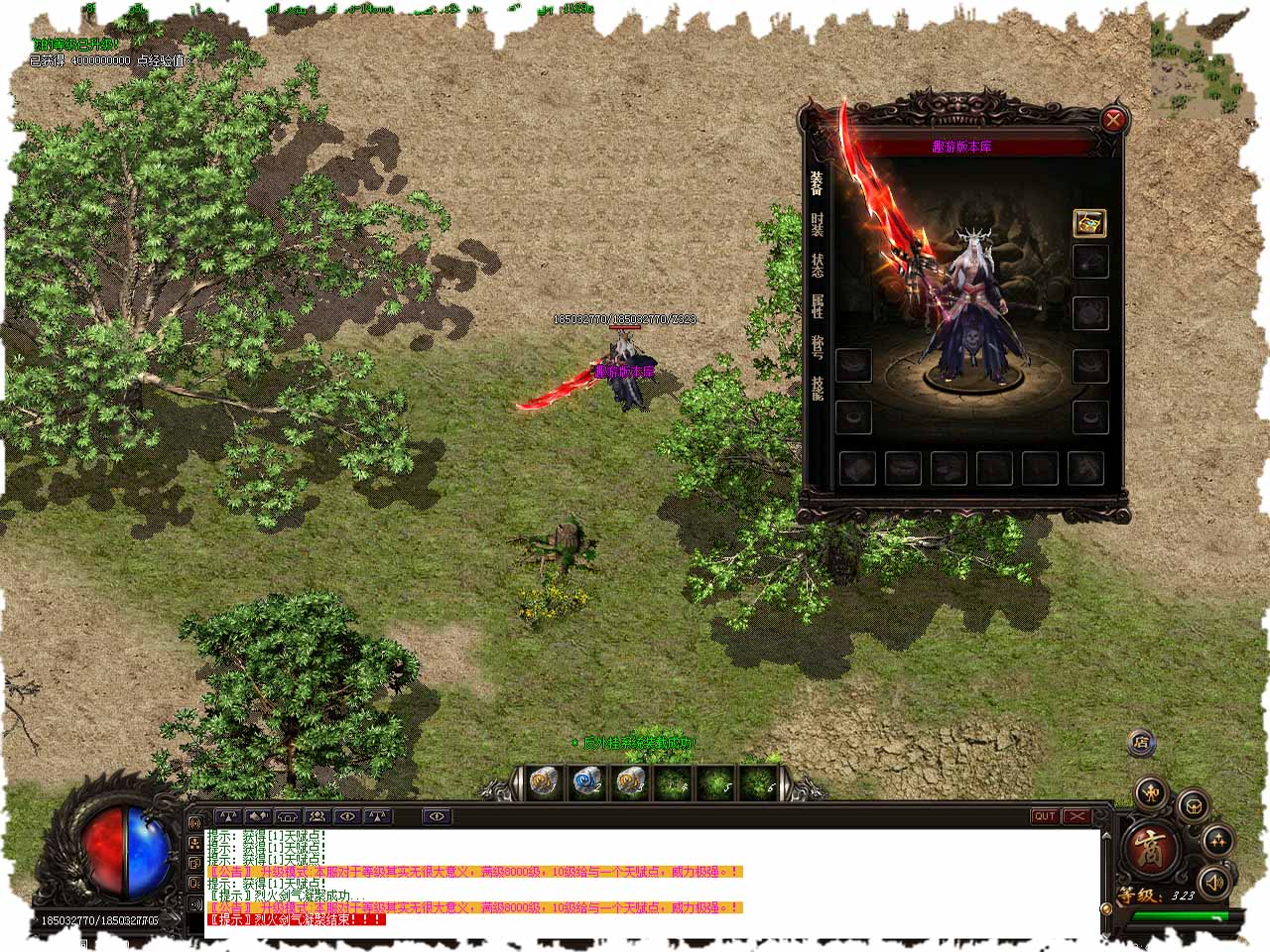The width and height of the screenshot is (1270, 952).
Task: Show the 状态 status tab
Action: click(817, 265)
